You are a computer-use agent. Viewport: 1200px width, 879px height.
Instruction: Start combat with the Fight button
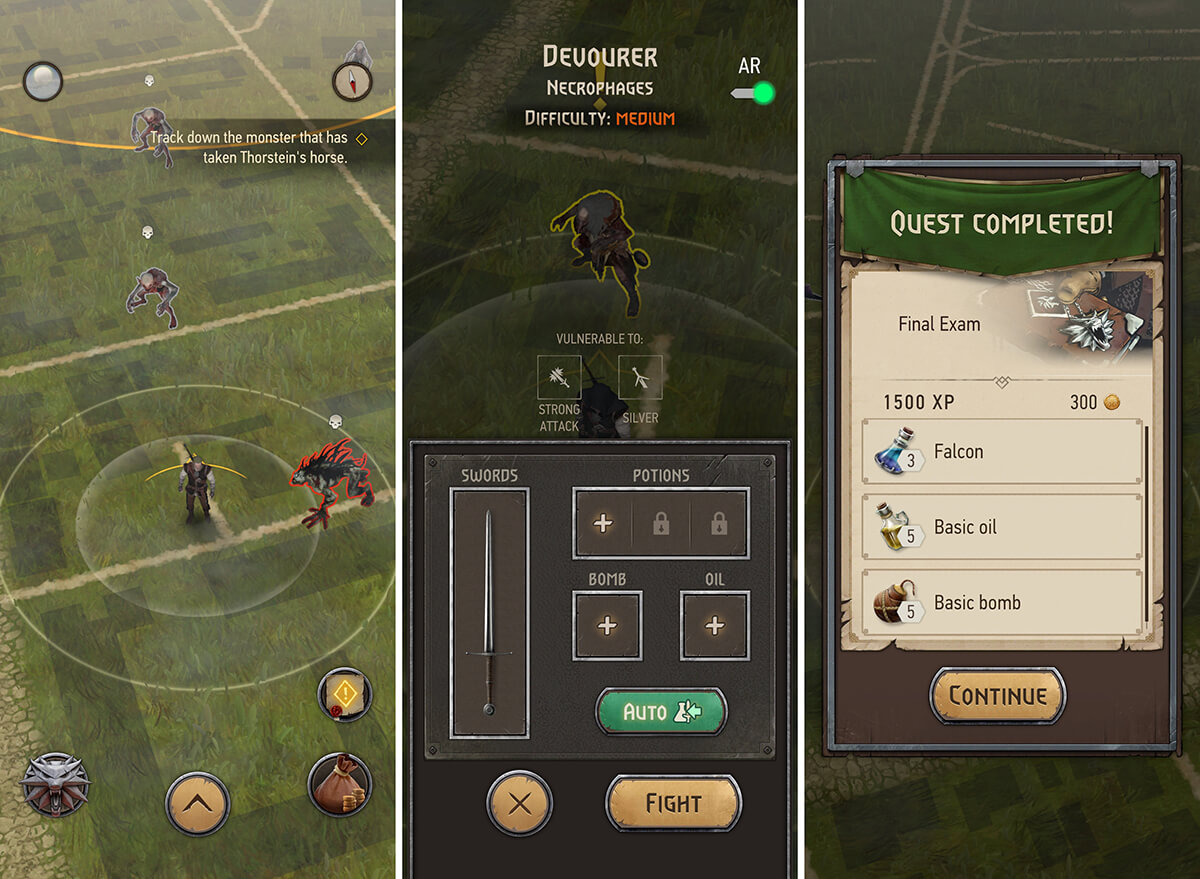(673, 803)
